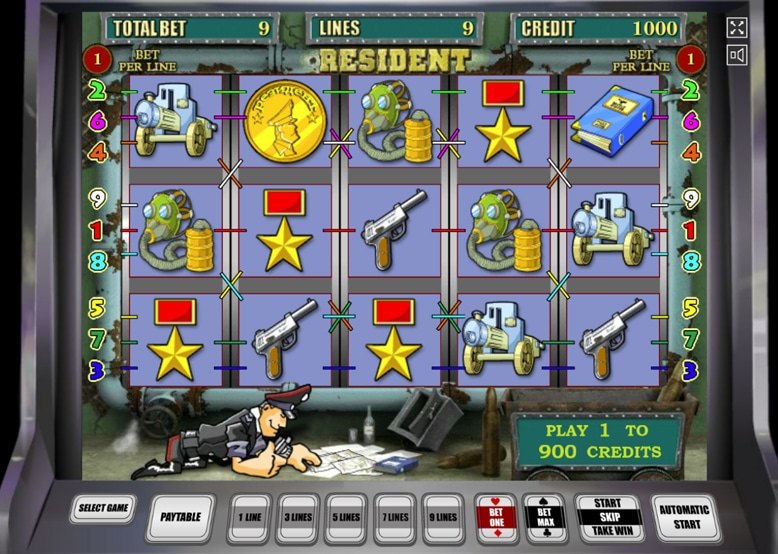Pick the 7 Lines button
Image resolution: width=778 pixels, height=554 pixels.
394,516
